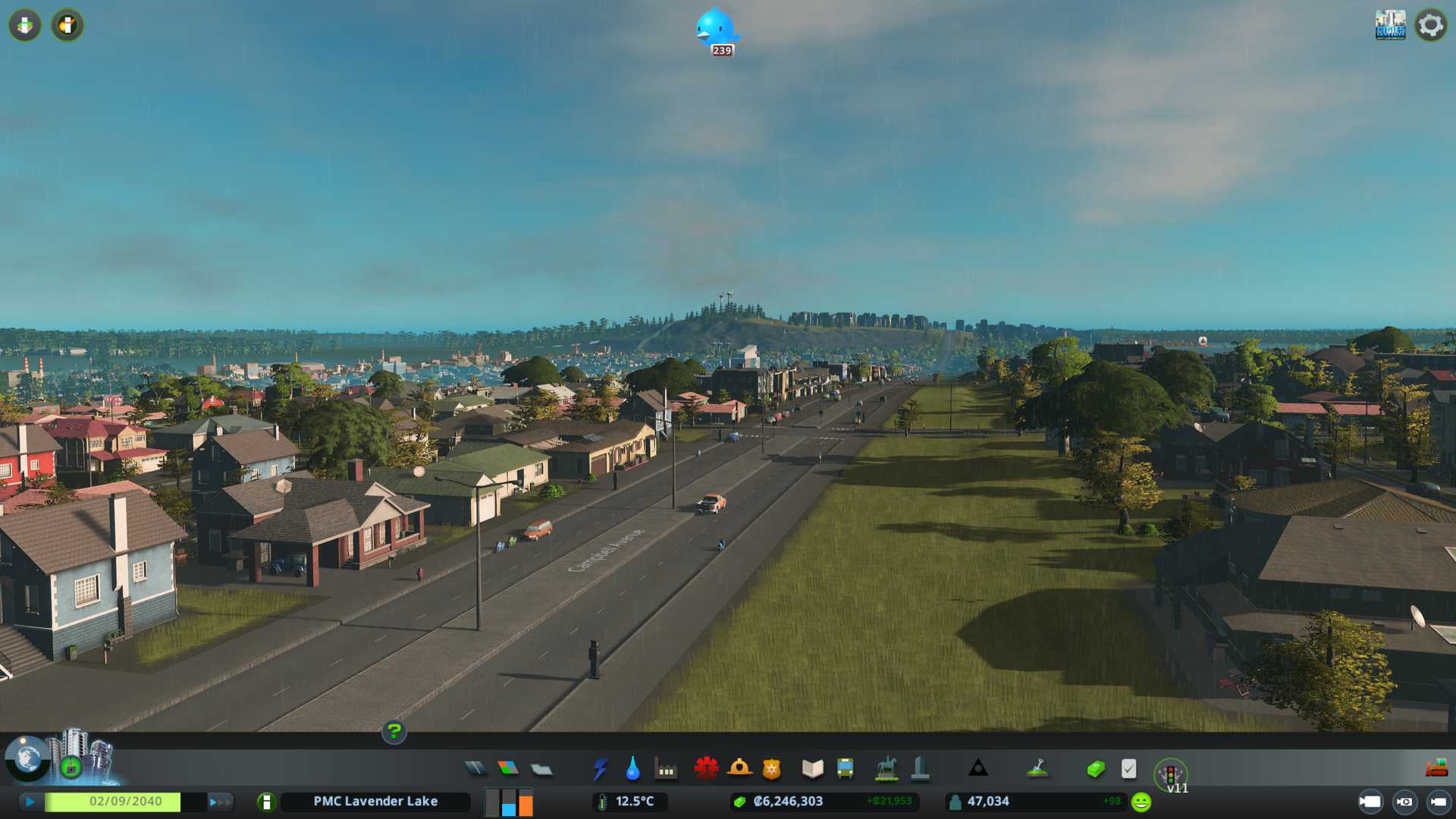This screenshot has width=1456, height=819.
Task: Open the Economy money panel
Action: [1096, 769]
